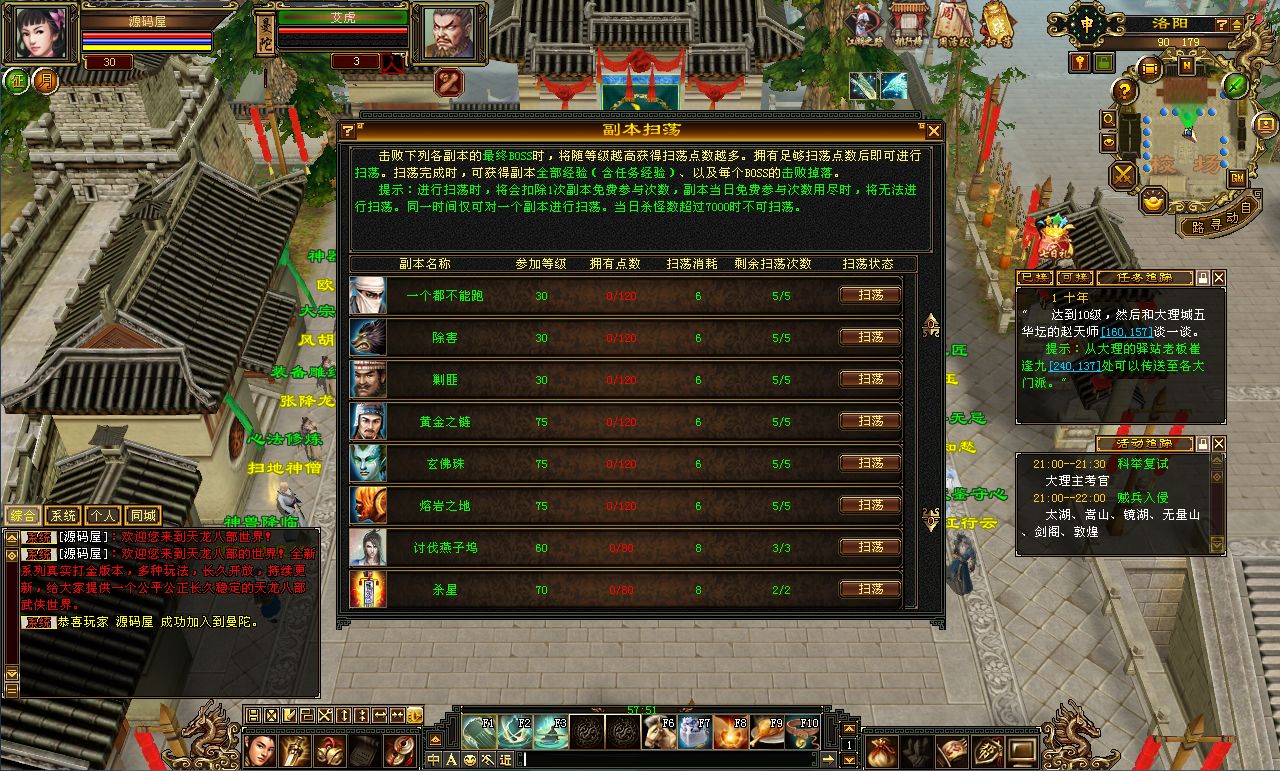Toggle the hammer trade icon near chat input
The width and height of the screenshot is (1280, 771).
point(487,760)
